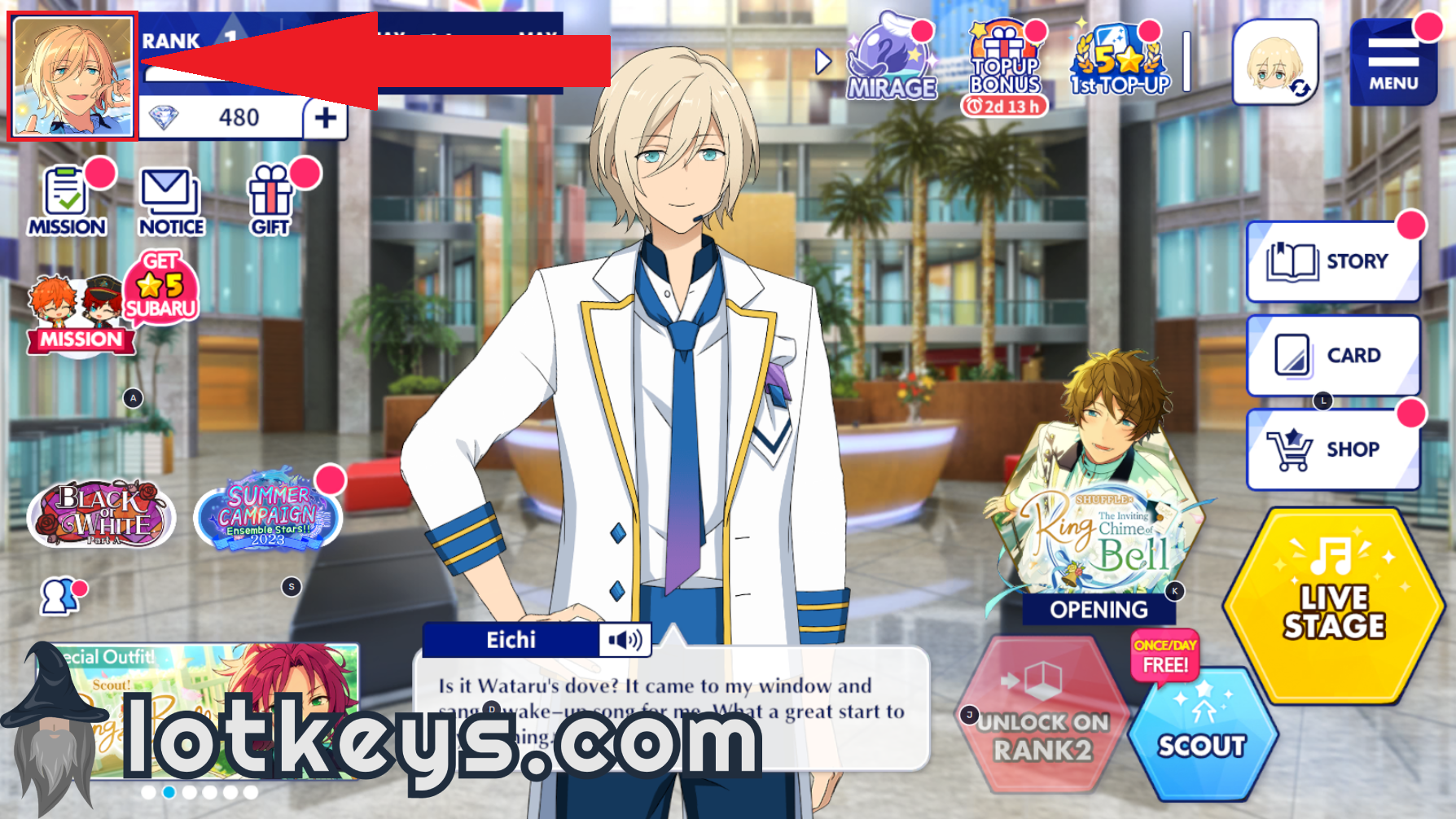
Task: Open the player profile avatar
Action: coord(72,77)
